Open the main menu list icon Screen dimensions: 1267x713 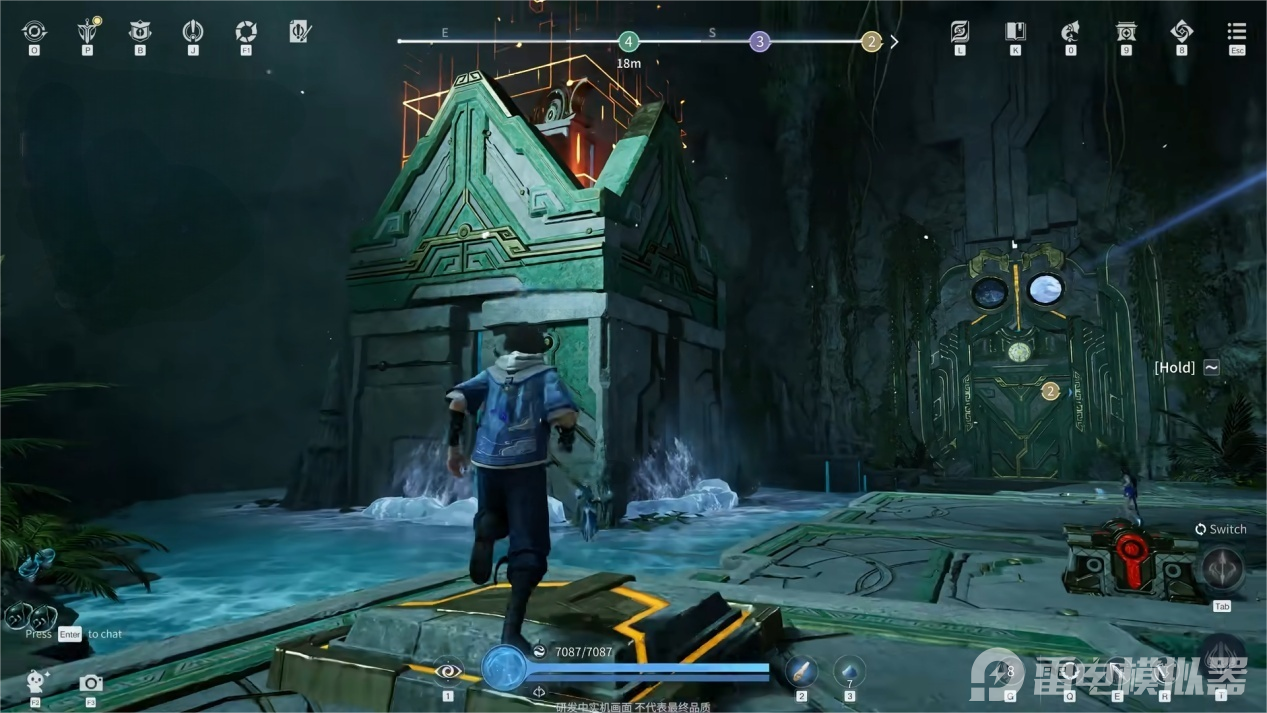coord(1237,32)
